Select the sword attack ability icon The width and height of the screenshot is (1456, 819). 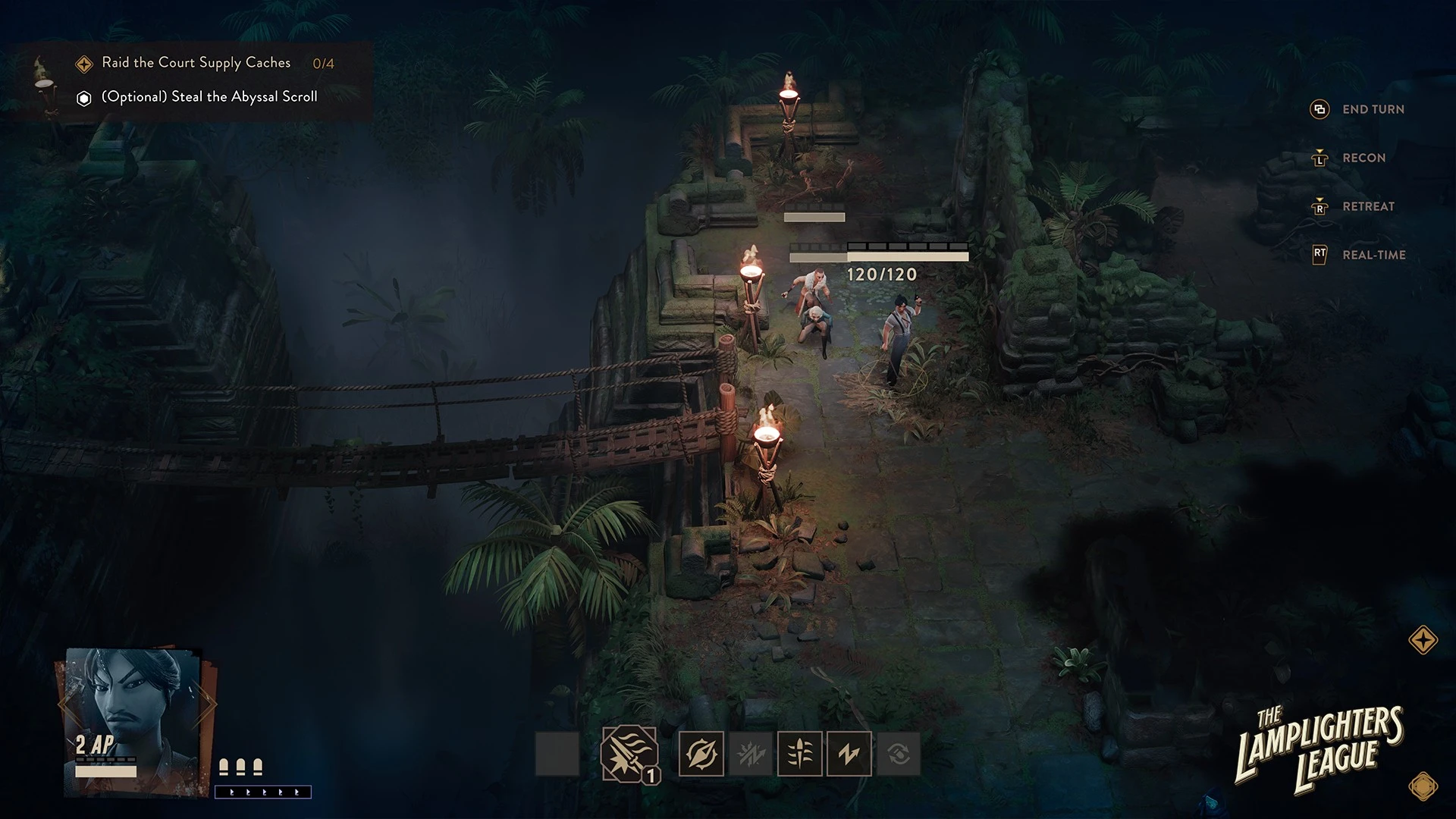(x=629, y=754)
